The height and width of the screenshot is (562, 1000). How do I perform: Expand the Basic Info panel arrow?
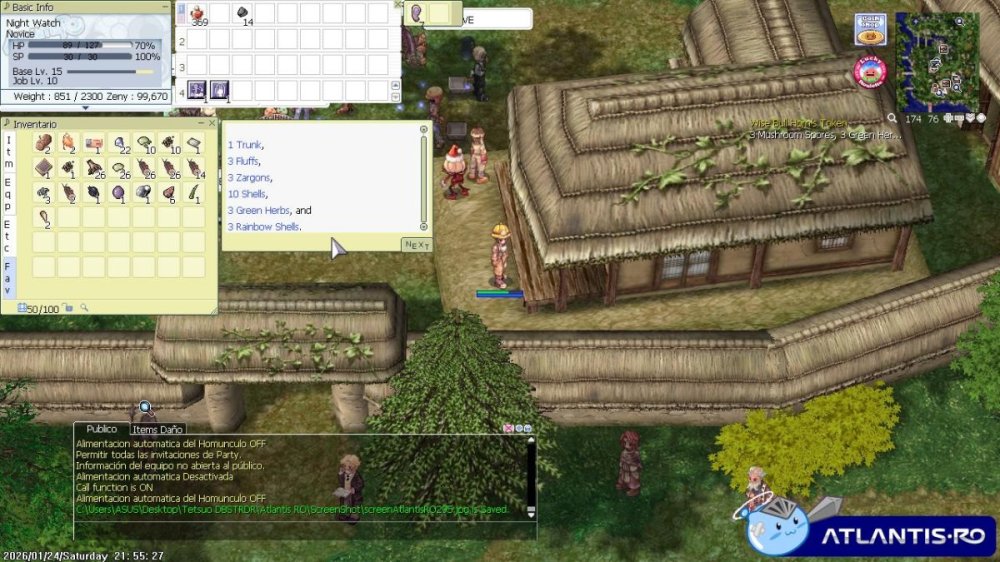click(x=84, y=107)
